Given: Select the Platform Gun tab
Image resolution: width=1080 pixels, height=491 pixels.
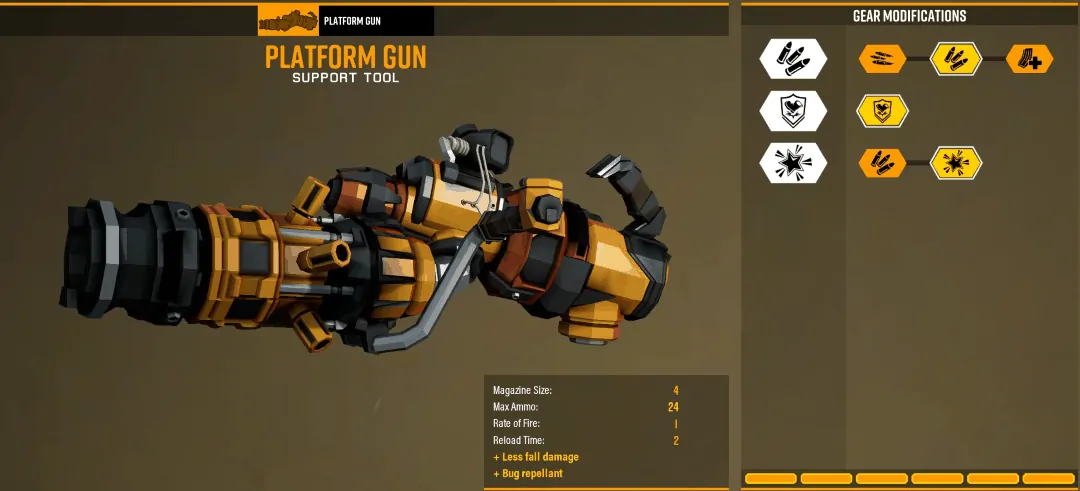Looking at the screenshot, I should click(346, 21).
